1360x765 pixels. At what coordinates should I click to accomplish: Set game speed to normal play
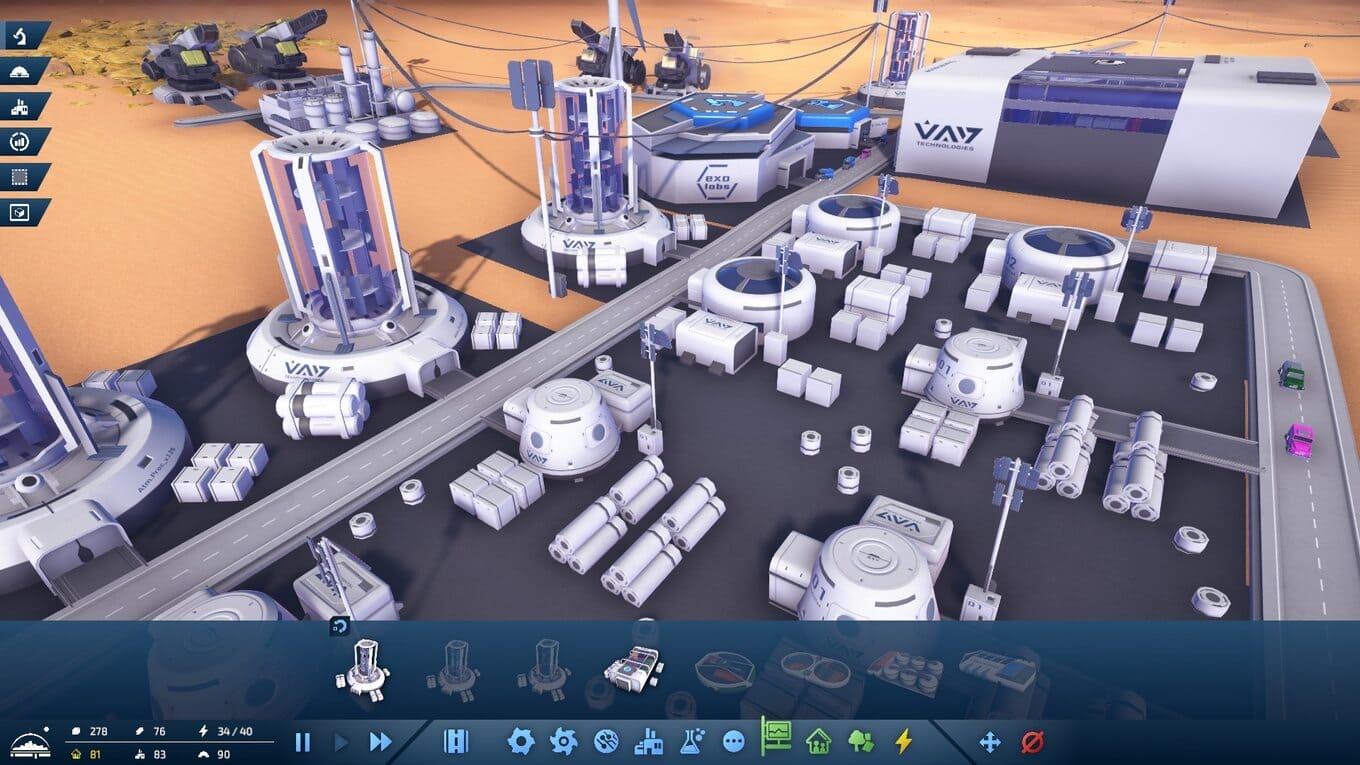tap(341, 742)
